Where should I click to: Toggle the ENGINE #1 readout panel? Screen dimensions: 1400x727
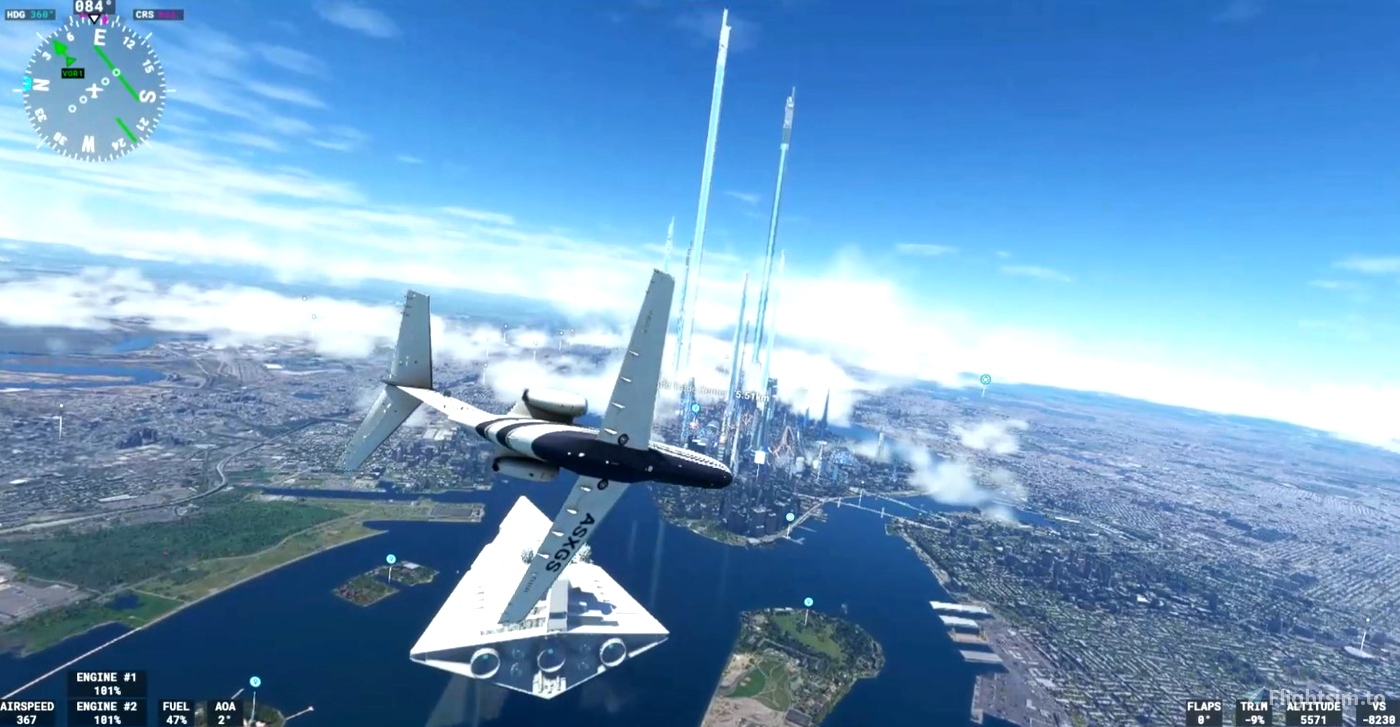click(x=109, y=682)
